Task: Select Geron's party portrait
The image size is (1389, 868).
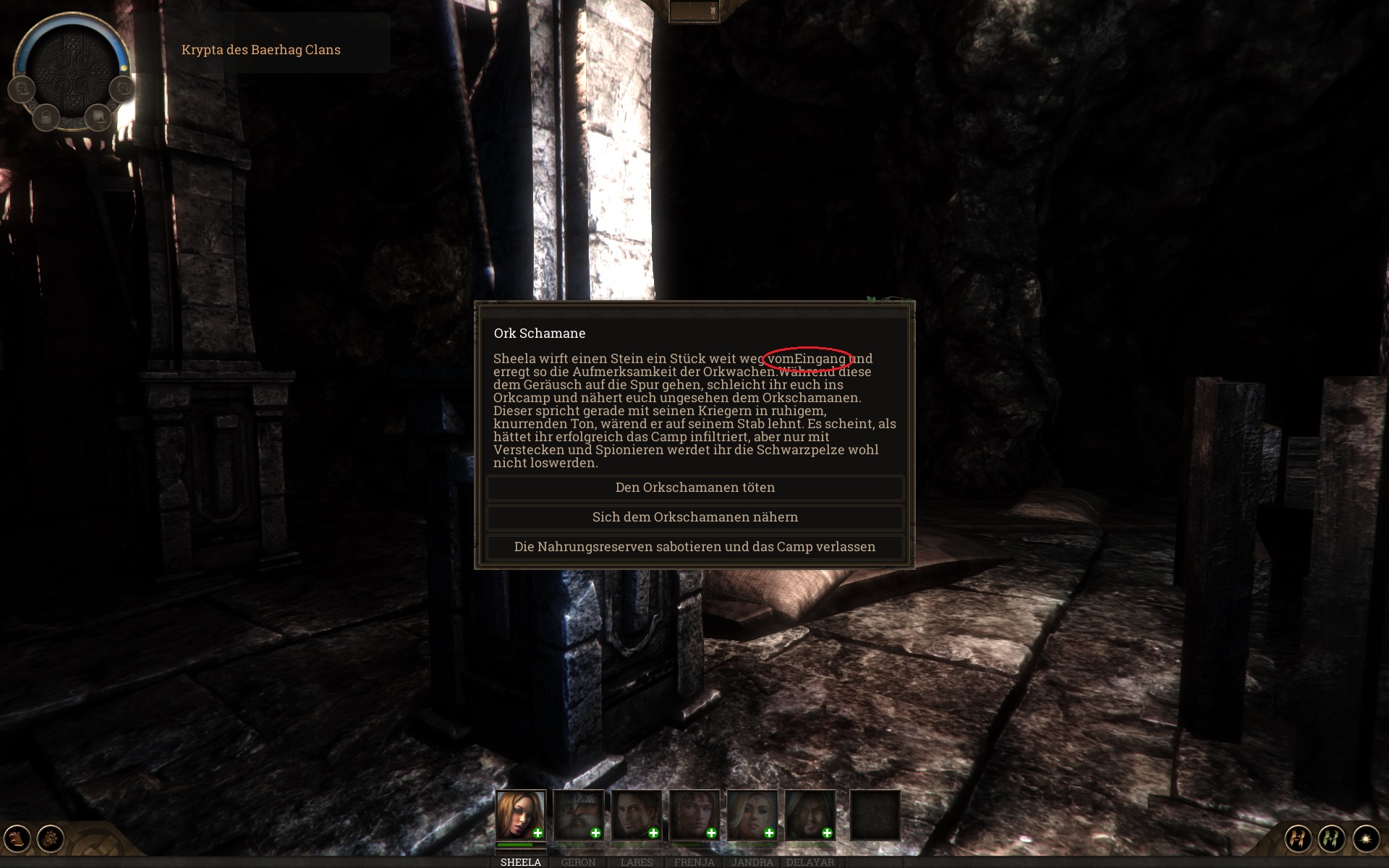Action: pyautogui.click(x=578, y=814)
